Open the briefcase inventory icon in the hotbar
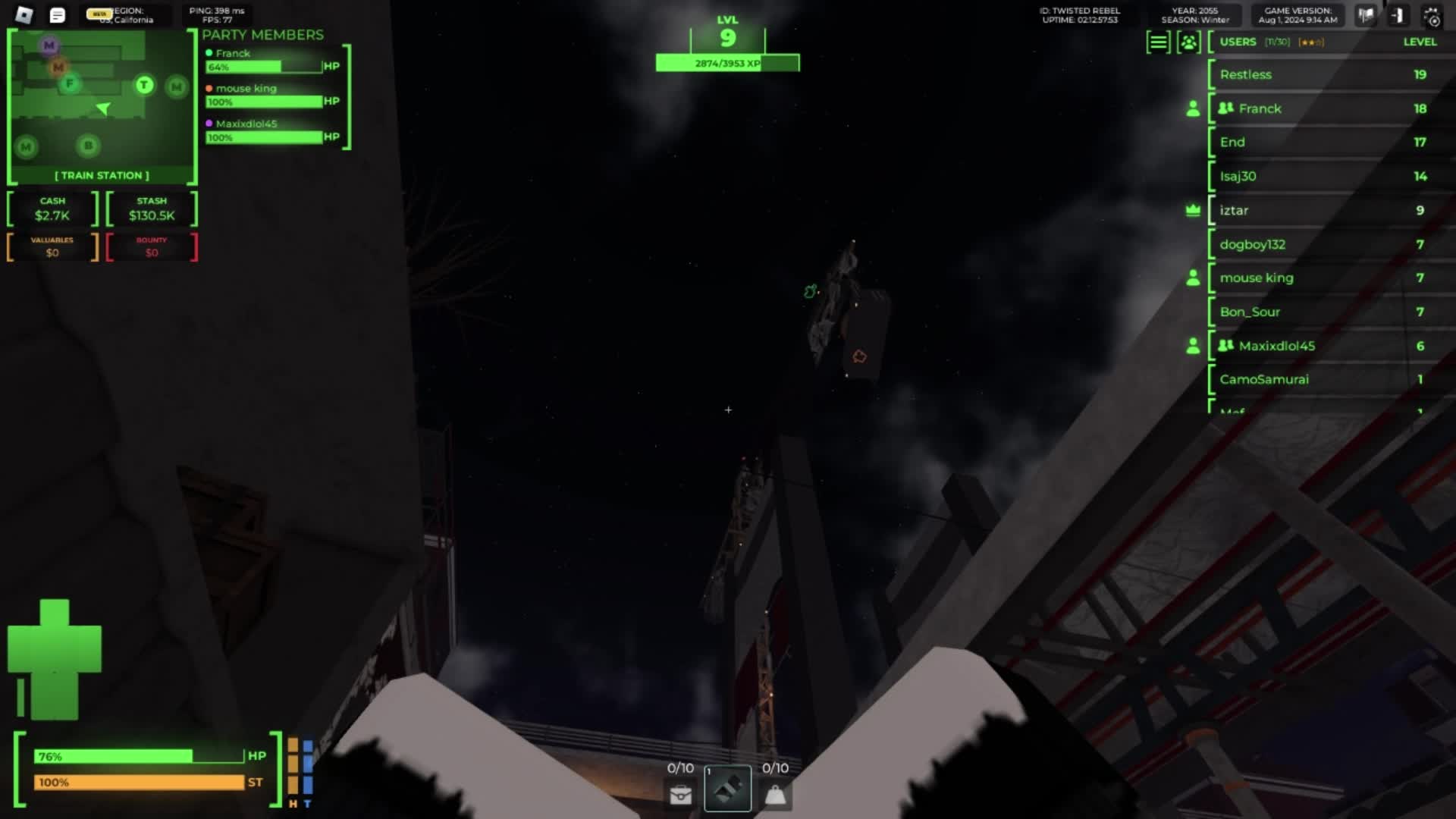Screen dimensions: 1456x819 click(x=679, y=793)
